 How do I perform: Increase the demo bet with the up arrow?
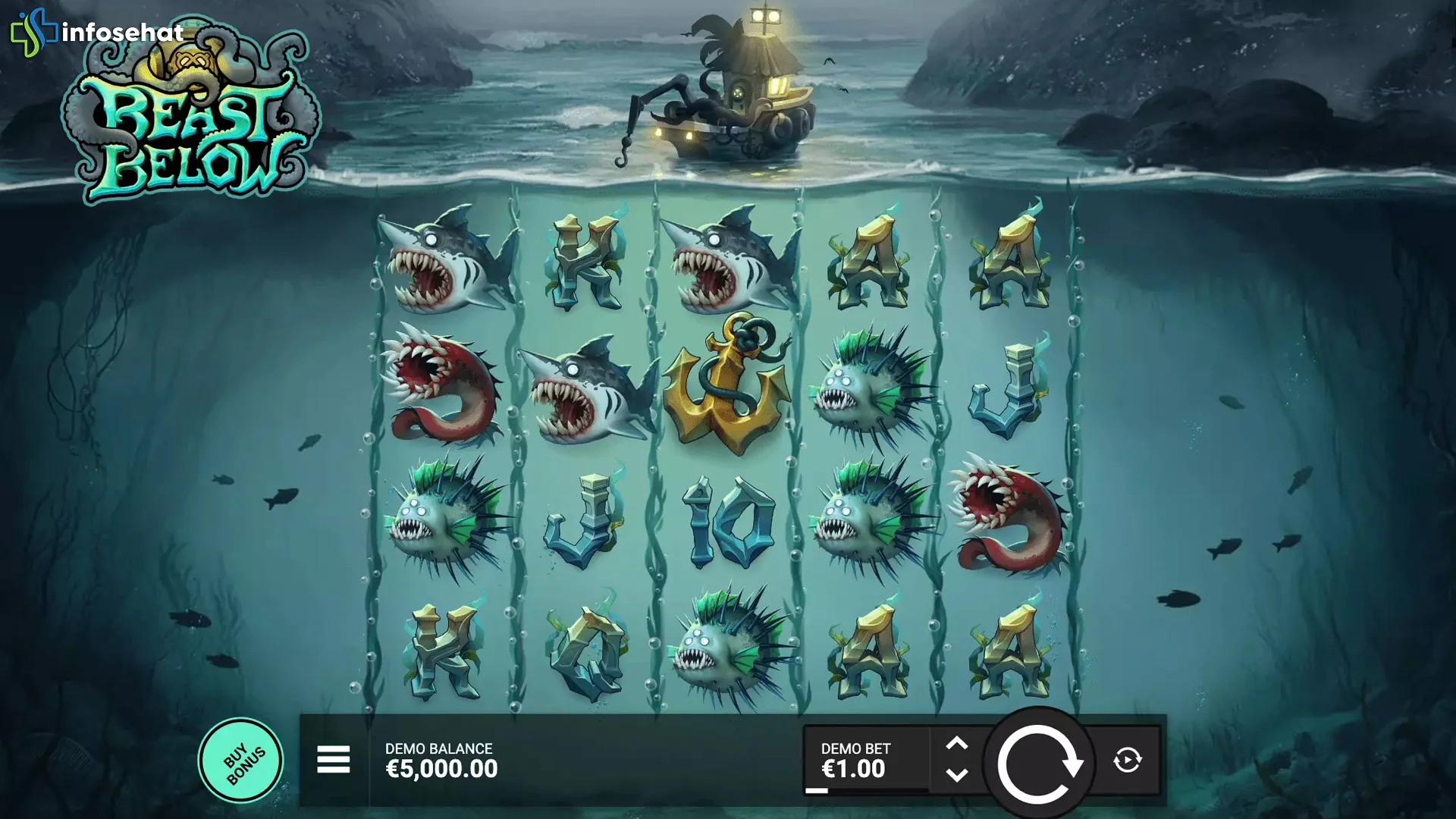click(x=957, y=743)
